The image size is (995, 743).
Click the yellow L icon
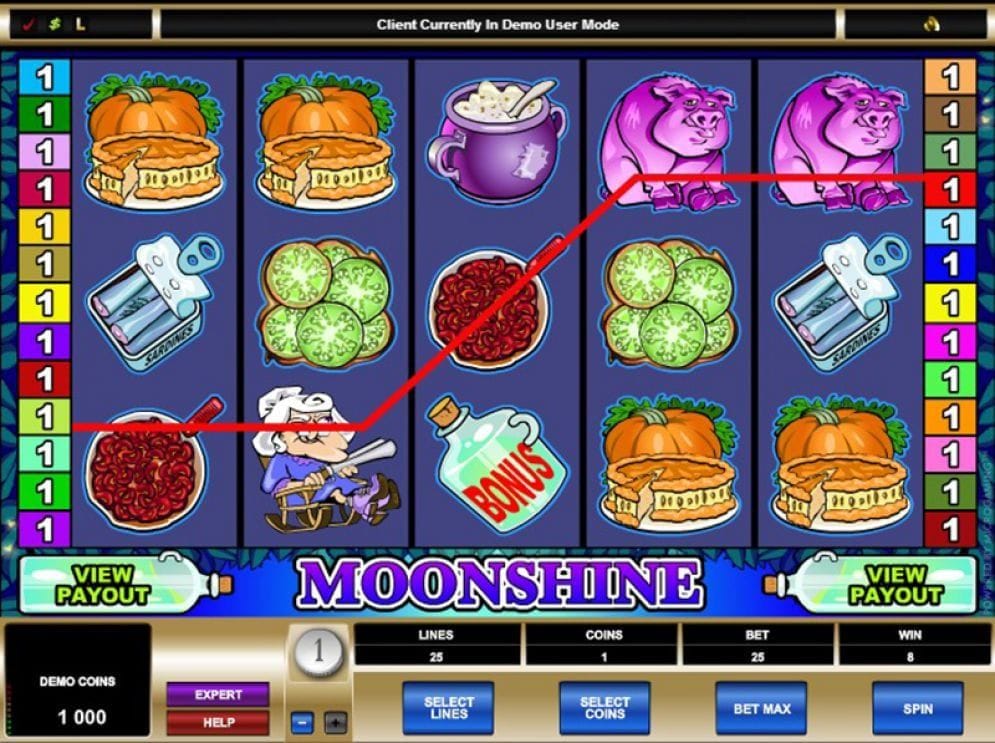coord(79,24)
